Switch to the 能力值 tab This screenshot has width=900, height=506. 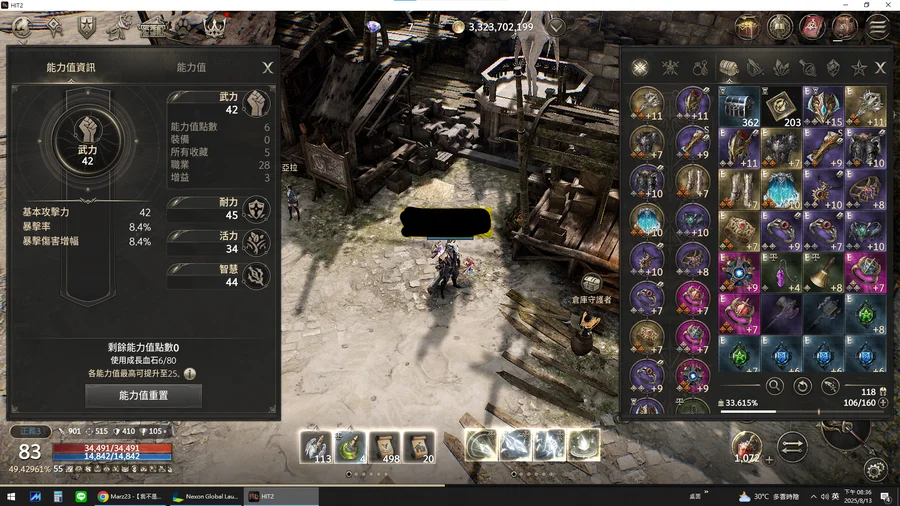coord(191,68)
